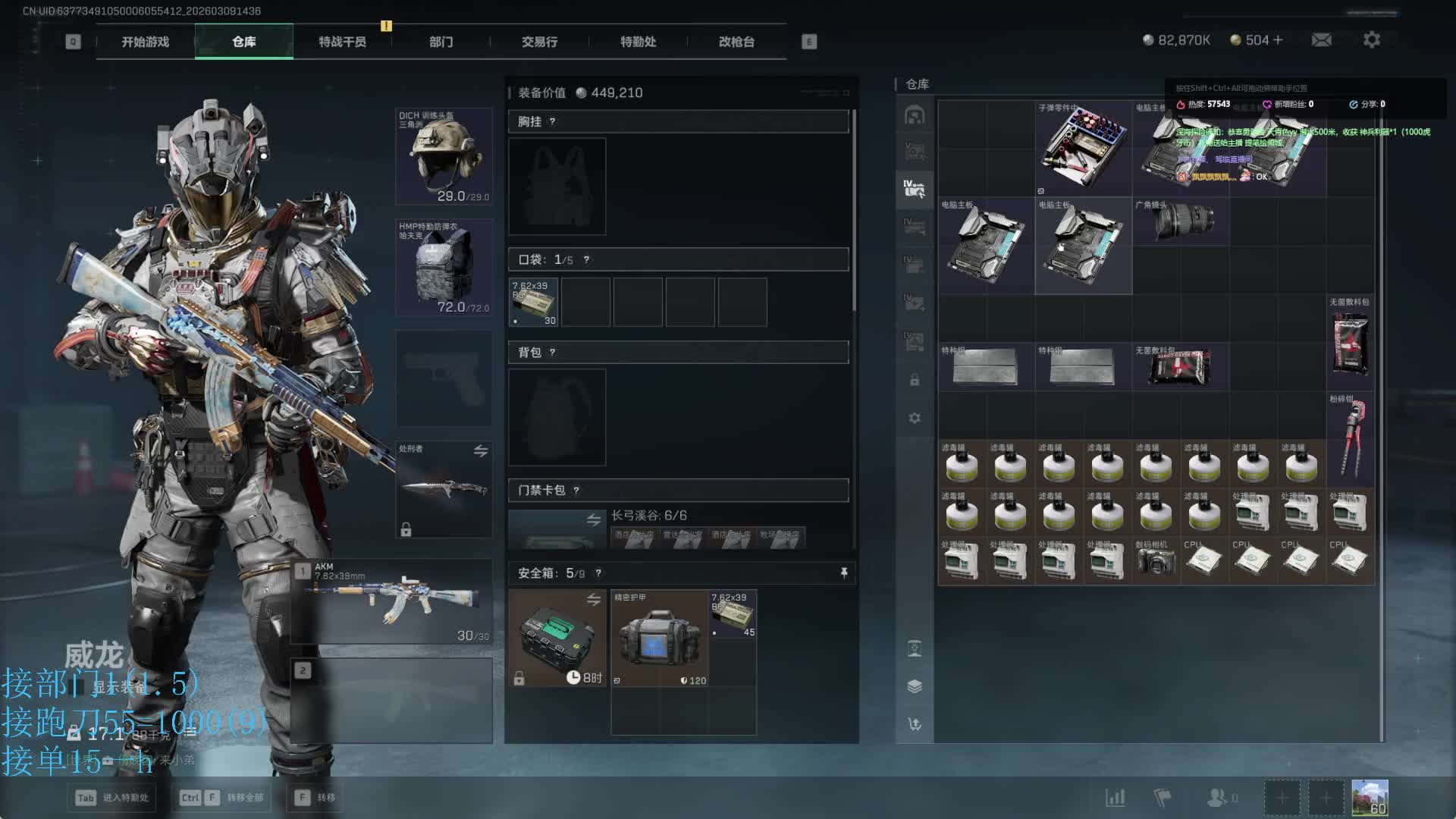Viewport: 1456px width, 819px height.
Task: Open the 开始游戏 tab
Action: 145,42
